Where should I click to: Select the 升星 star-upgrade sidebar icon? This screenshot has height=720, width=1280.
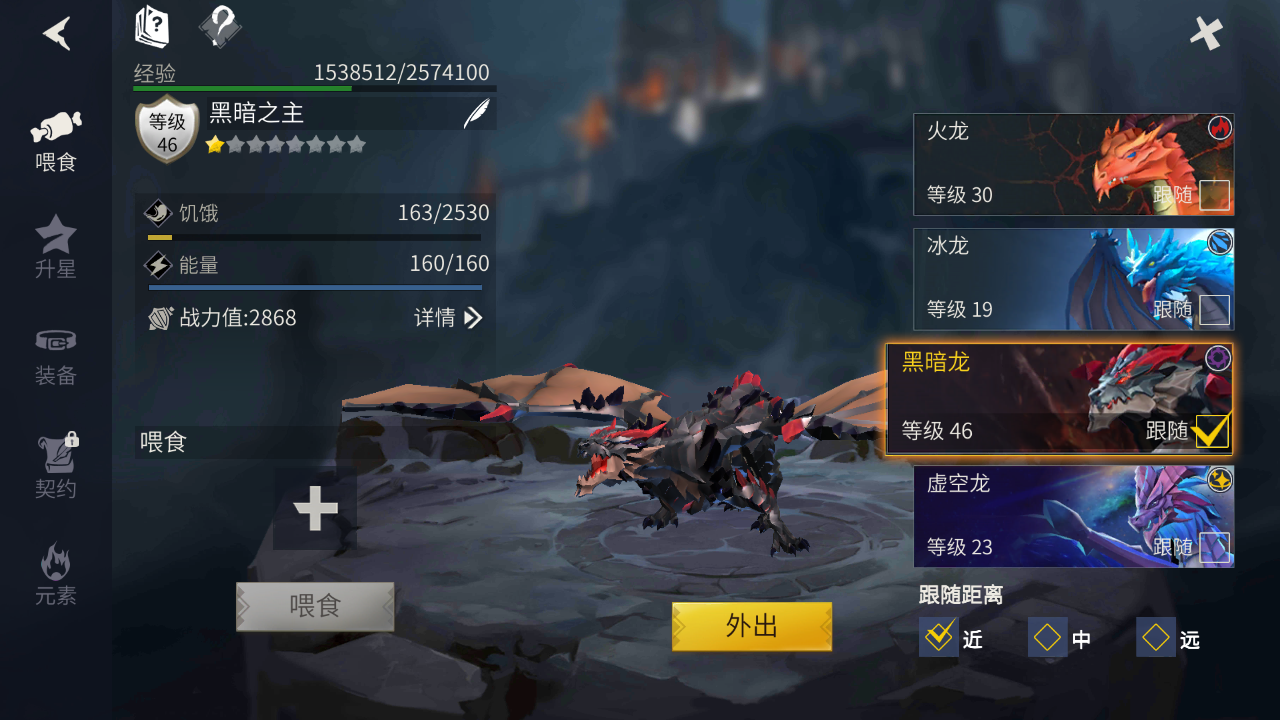tap(55, 245)
